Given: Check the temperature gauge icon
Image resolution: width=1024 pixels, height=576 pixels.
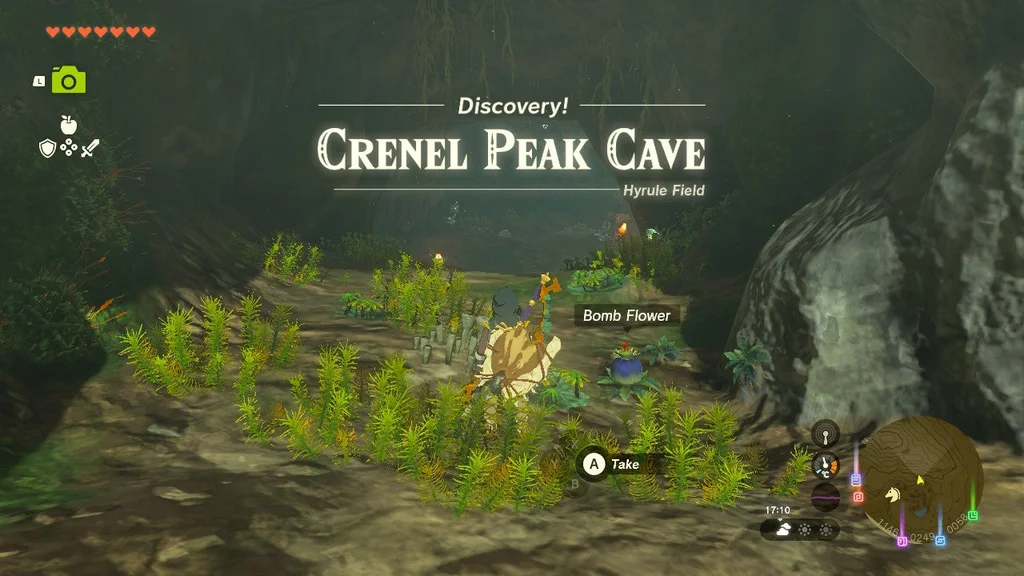Looking at the screenshot, I should tap(825, 464).
